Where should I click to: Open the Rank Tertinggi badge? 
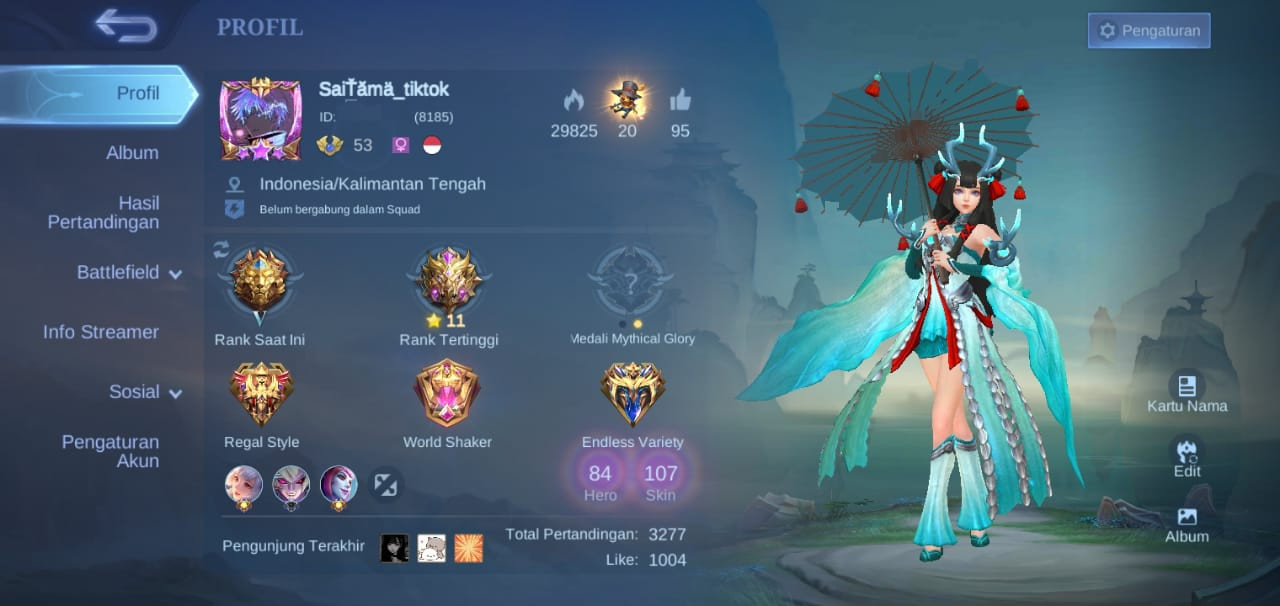(448, 282)
